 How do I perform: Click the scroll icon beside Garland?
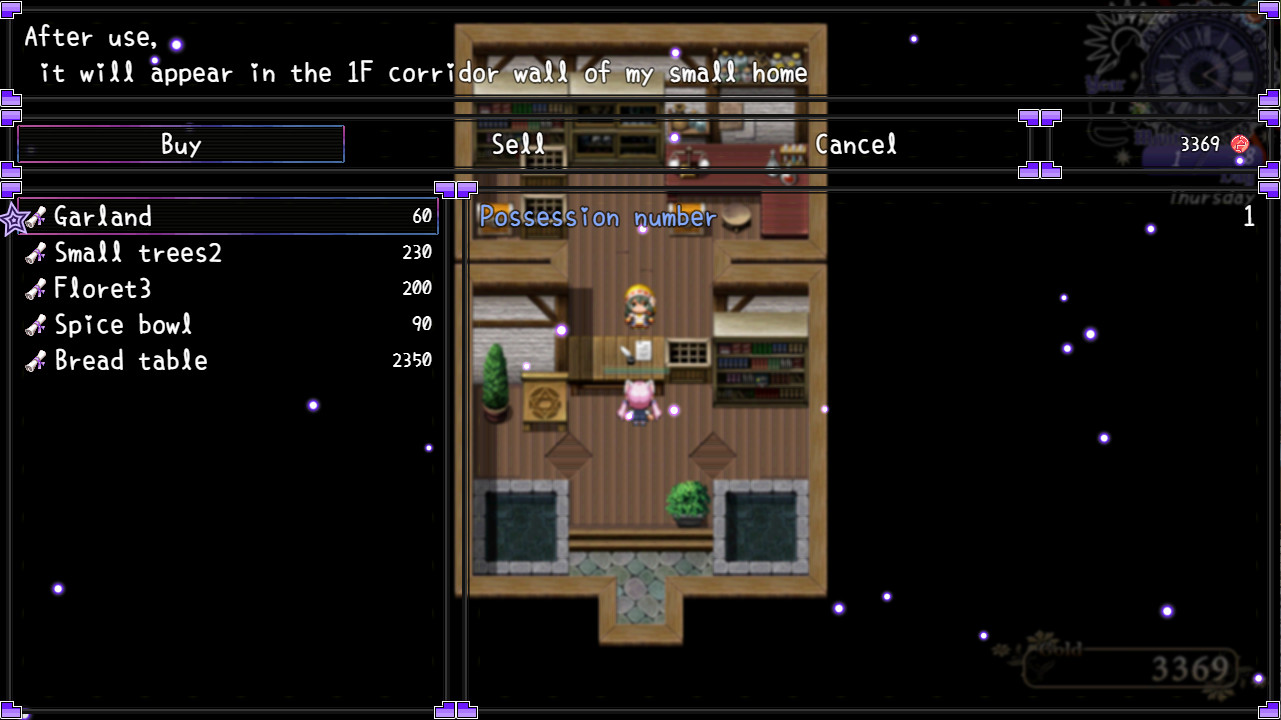[x=36, y=215]
